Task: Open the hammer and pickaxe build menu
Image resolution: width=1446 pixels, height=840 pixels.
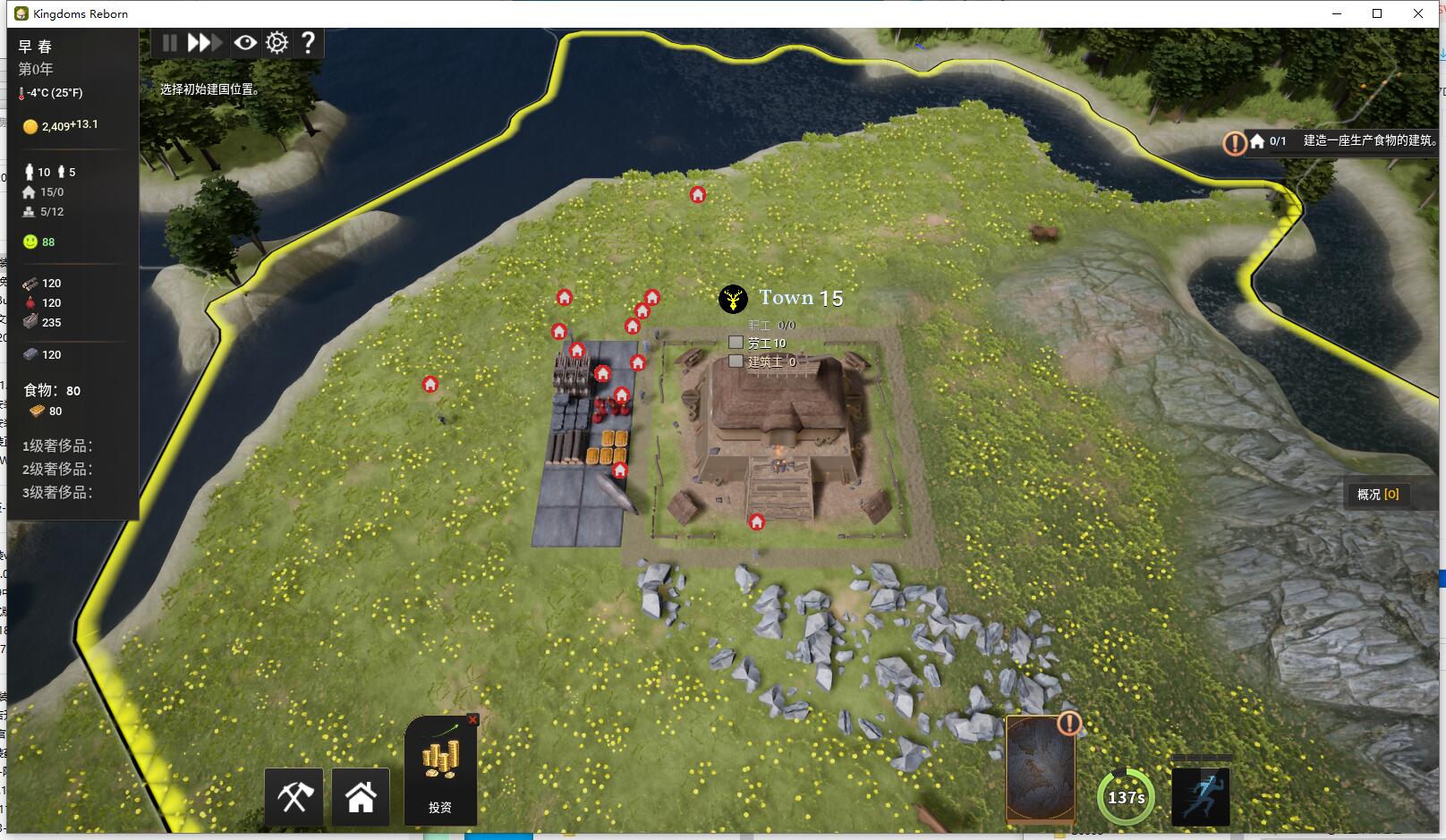Action: point(294,796)
